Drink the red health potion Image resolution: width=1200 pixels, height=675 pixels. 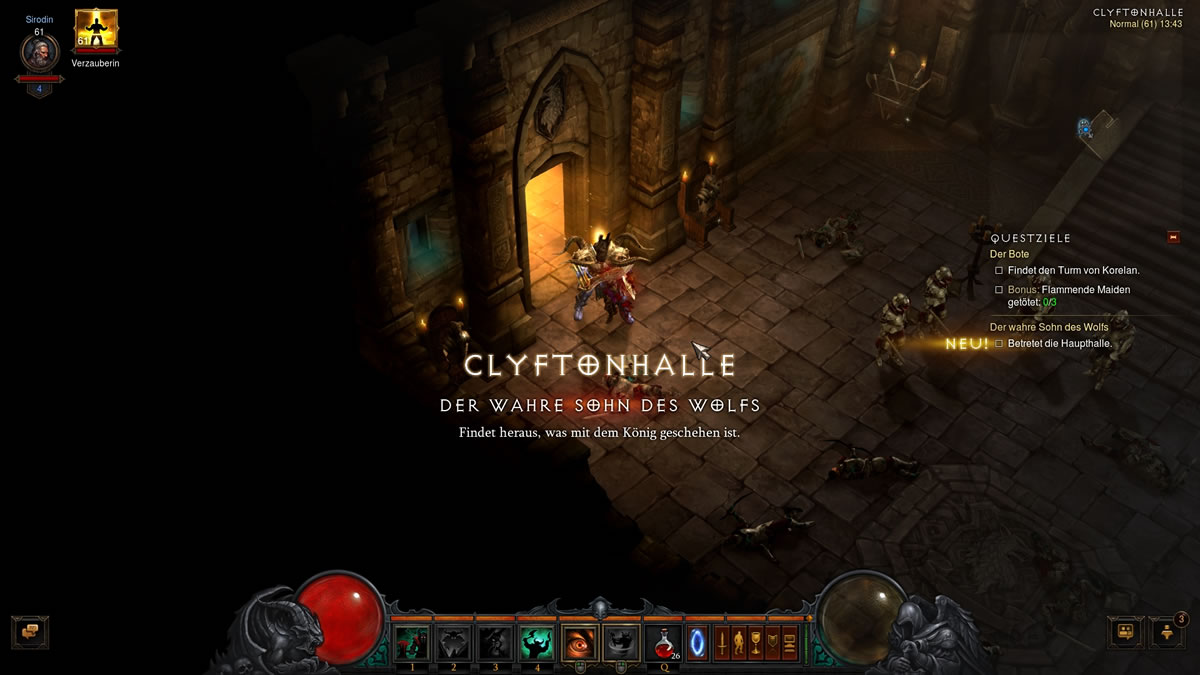pyautogui.click(x=663, y=641)
